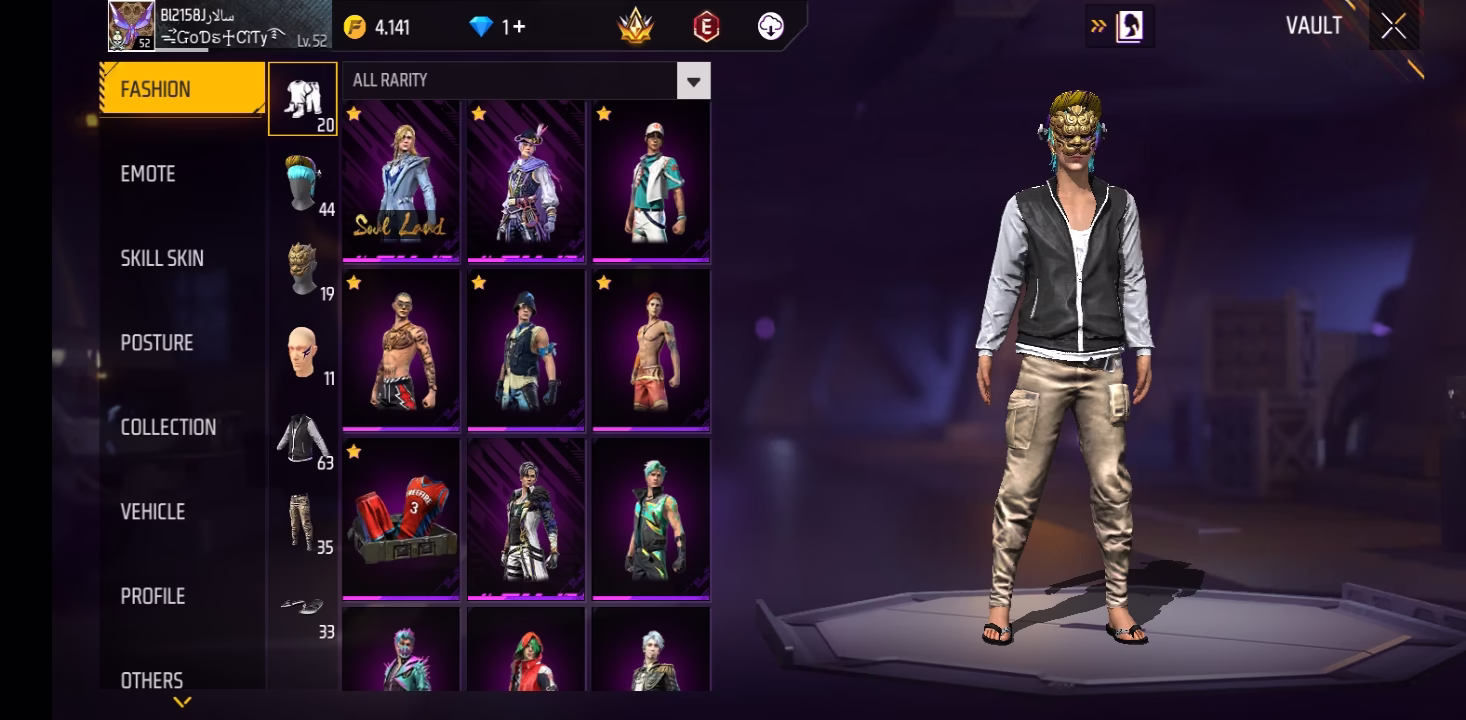Select the Others category
The width and height of the screenshot is (1466, 720).
[152, 680]
